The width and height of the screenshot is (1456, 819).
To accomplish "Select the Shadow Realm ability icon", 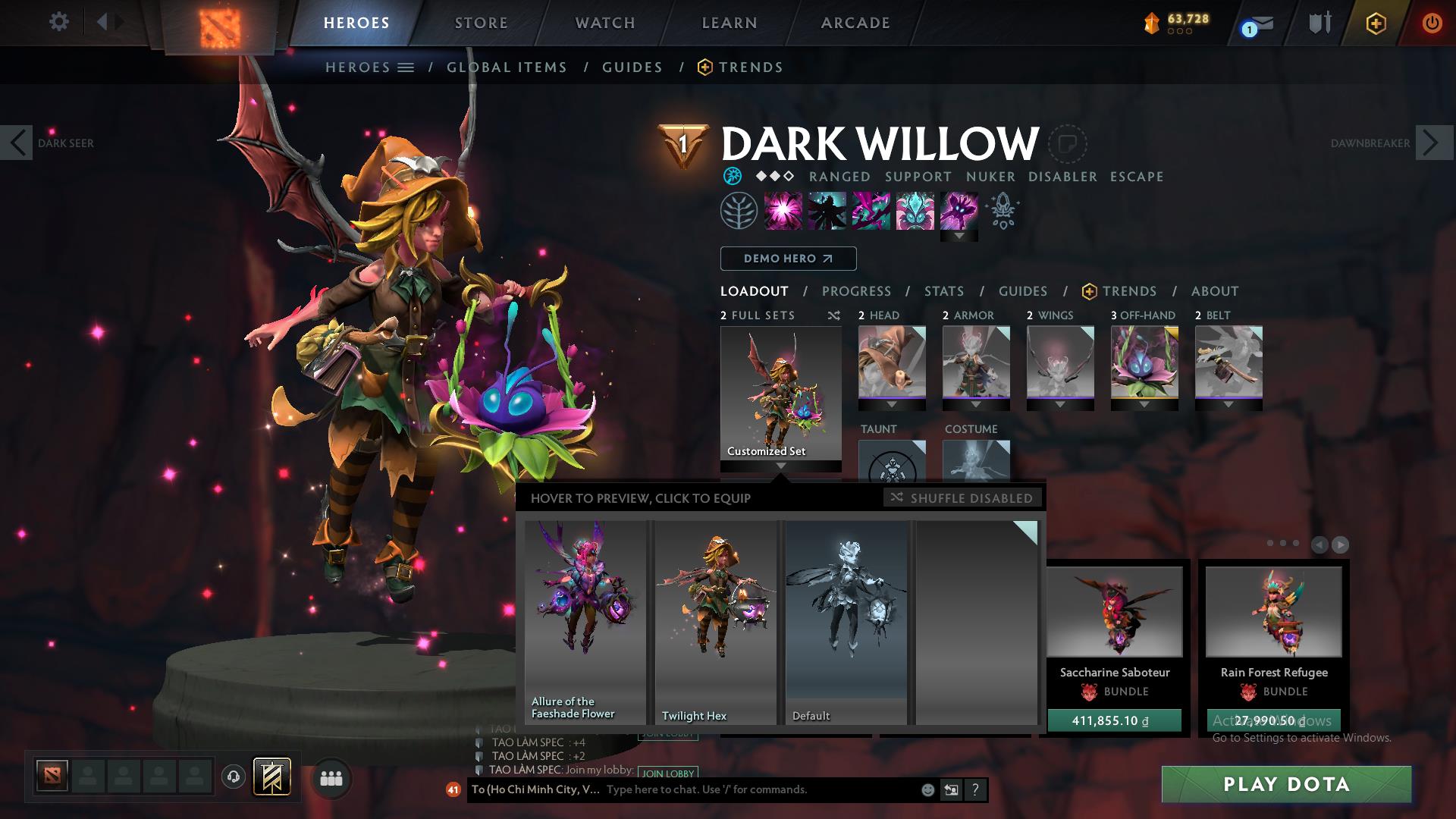I will point(827,211).
